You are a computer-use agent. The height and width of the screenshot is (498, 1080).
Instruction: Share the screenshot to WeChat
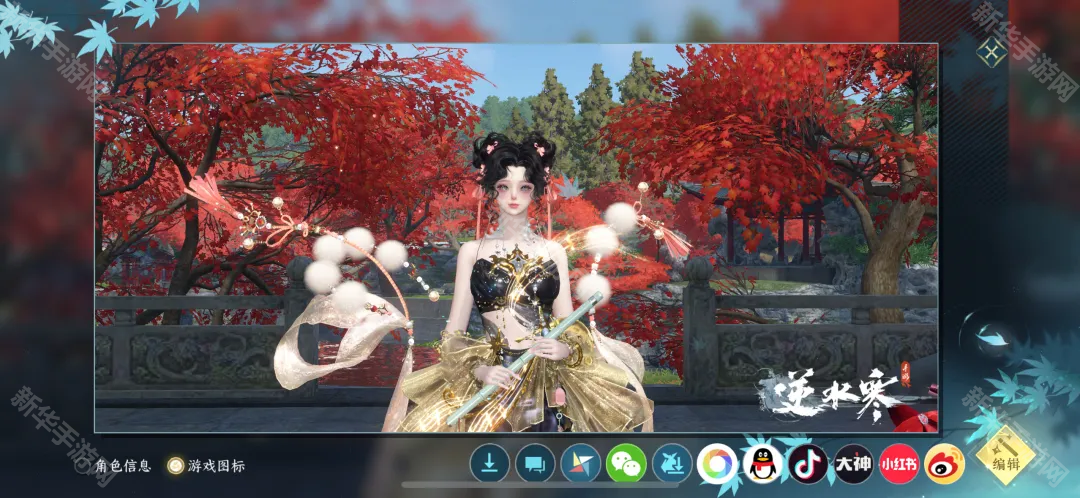click(626, 463)
